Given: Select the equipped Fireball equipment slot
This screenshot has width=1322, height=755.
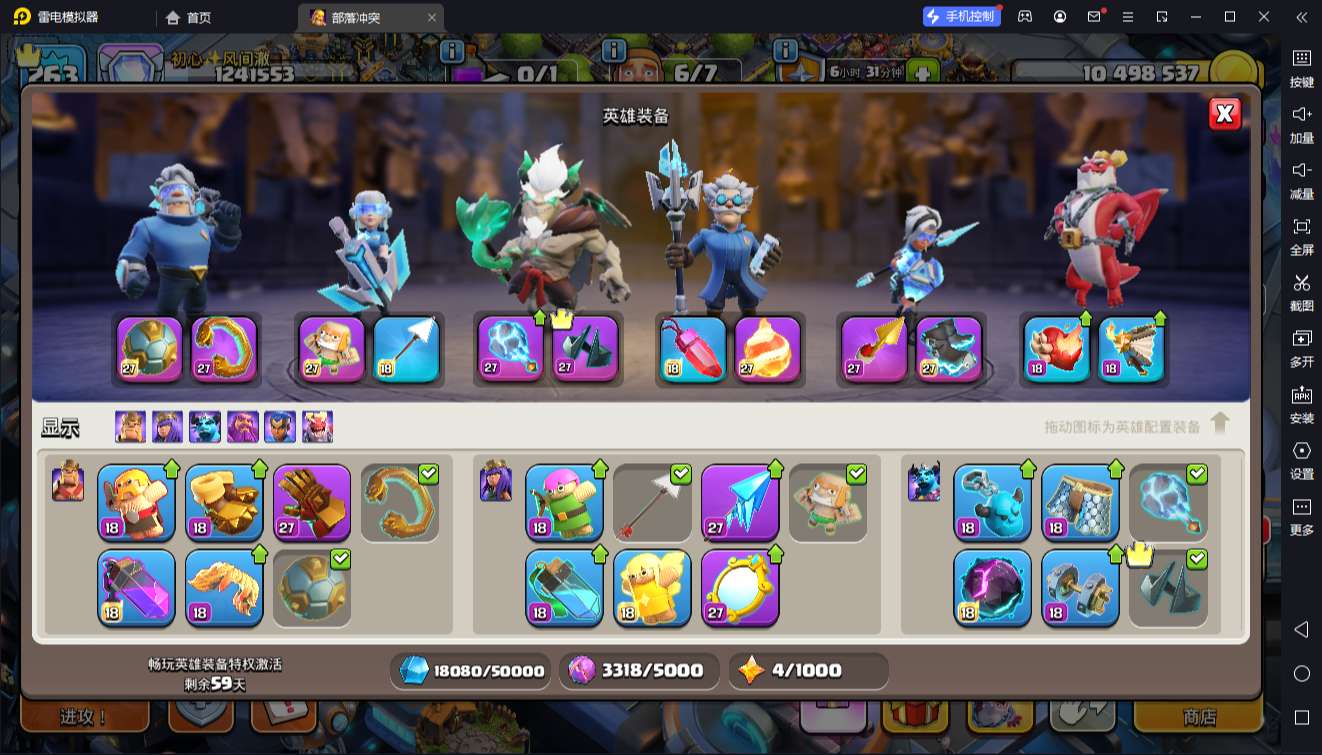Looking at the screenshot, I should pos(768,350).
